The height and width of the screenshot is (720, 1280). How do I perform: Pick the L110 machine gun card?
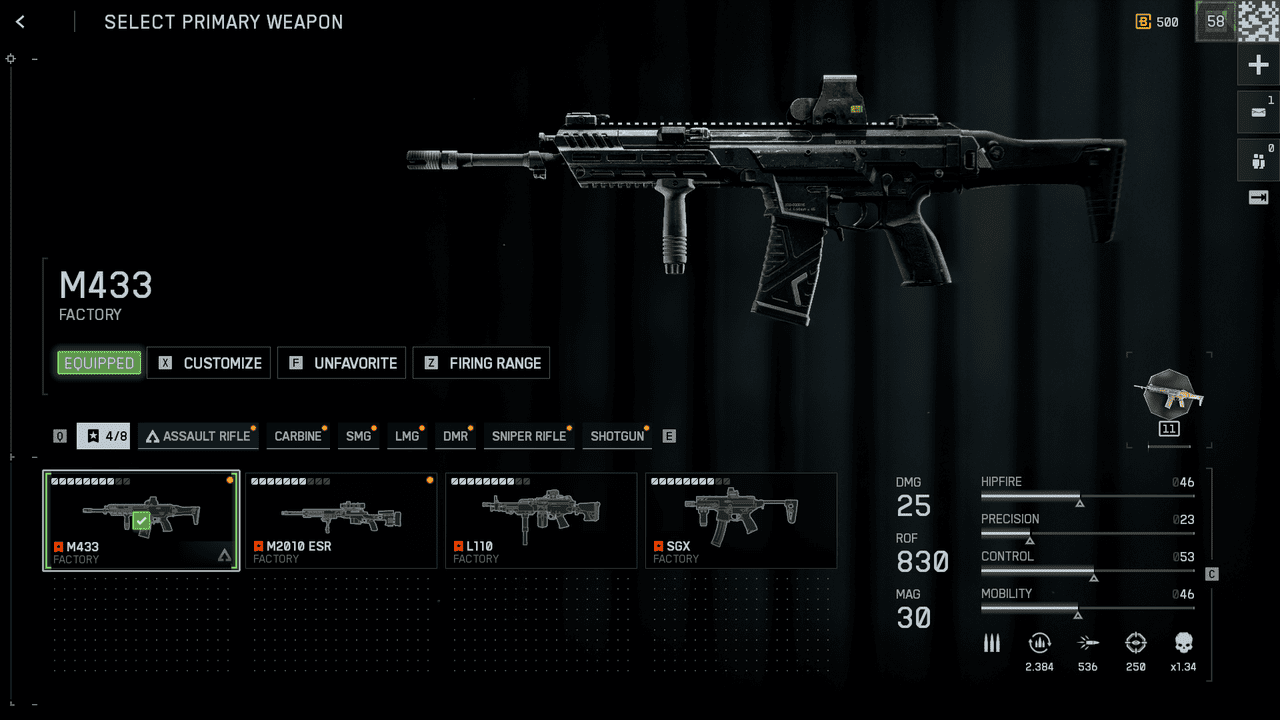tap(541, 521)
